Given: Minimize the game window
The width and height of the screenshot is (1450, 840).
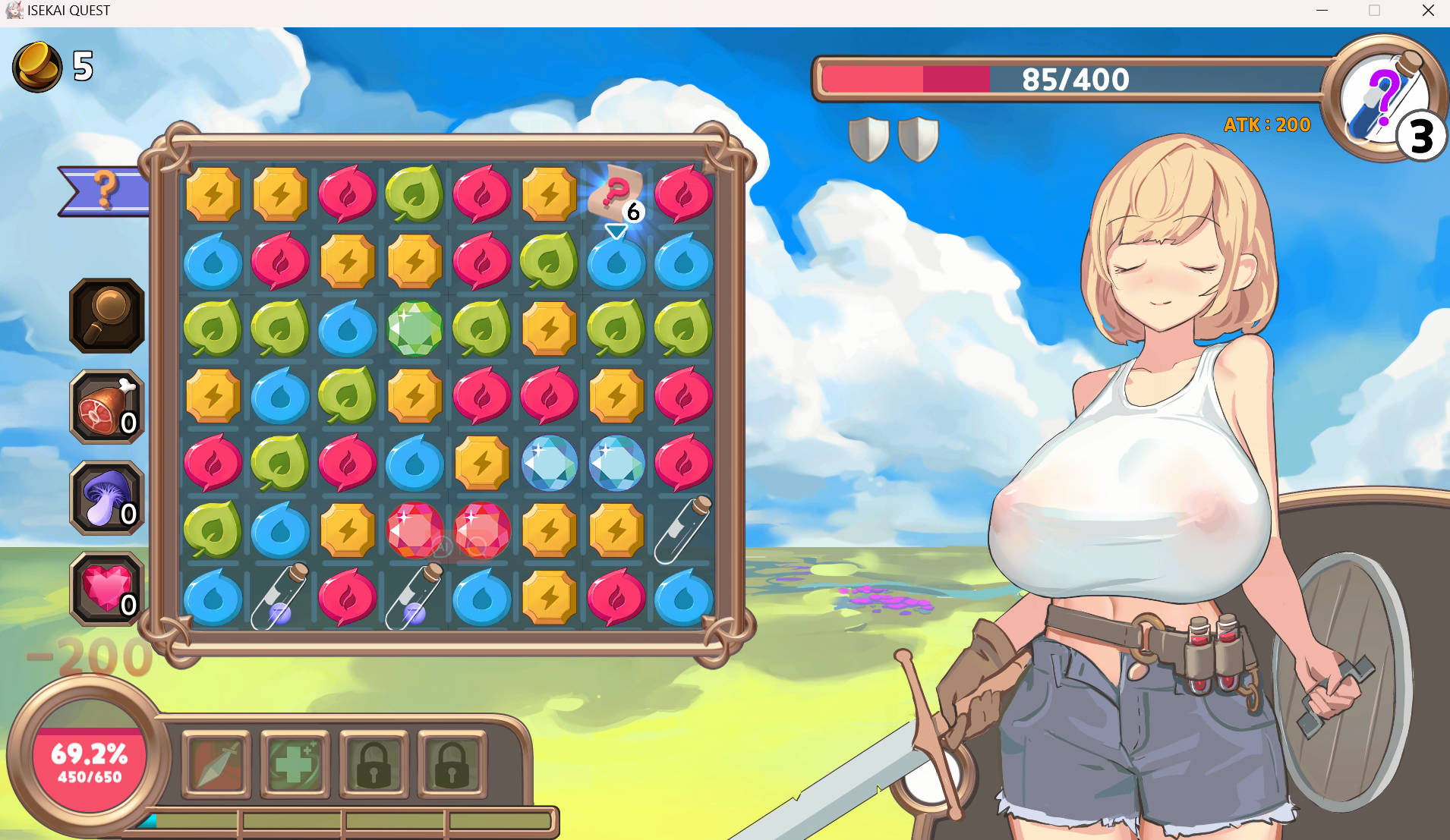Looking at the screenshot, I should [x=1322, y=11].
